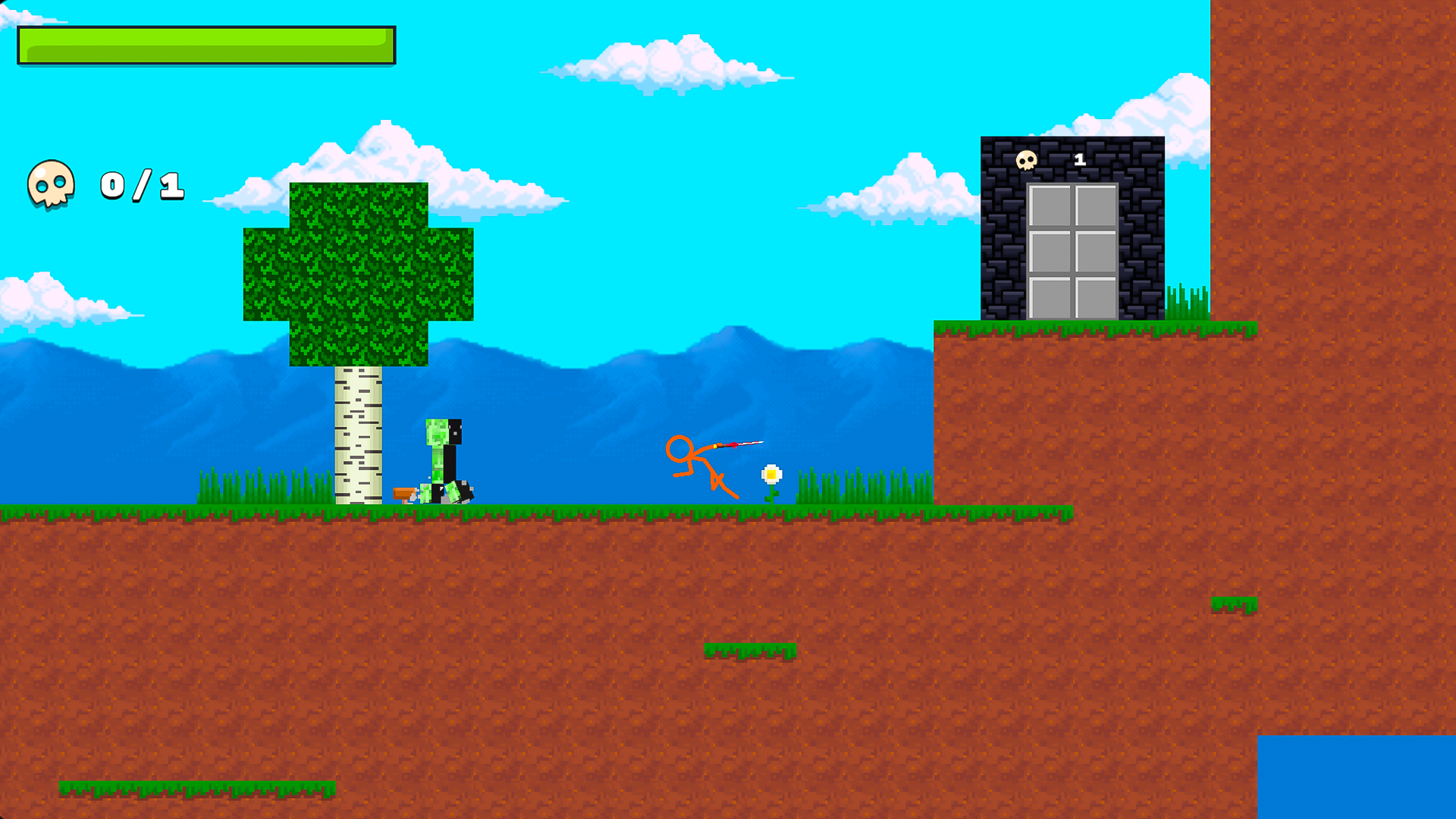Click the grass patch below center ground
1456x819 pixels.
coord(751,652)
